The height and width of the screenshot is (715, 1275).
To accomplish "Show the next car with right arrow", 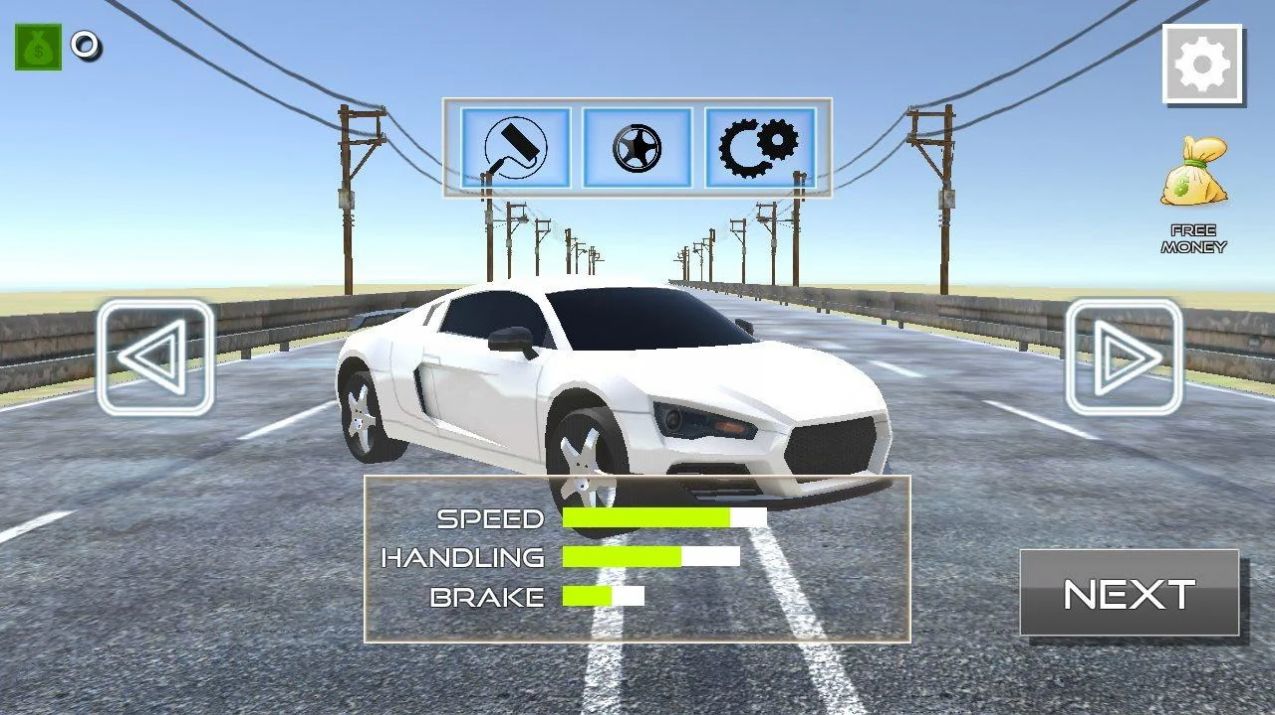I will pyautogui.click(x=1124, y=357).
